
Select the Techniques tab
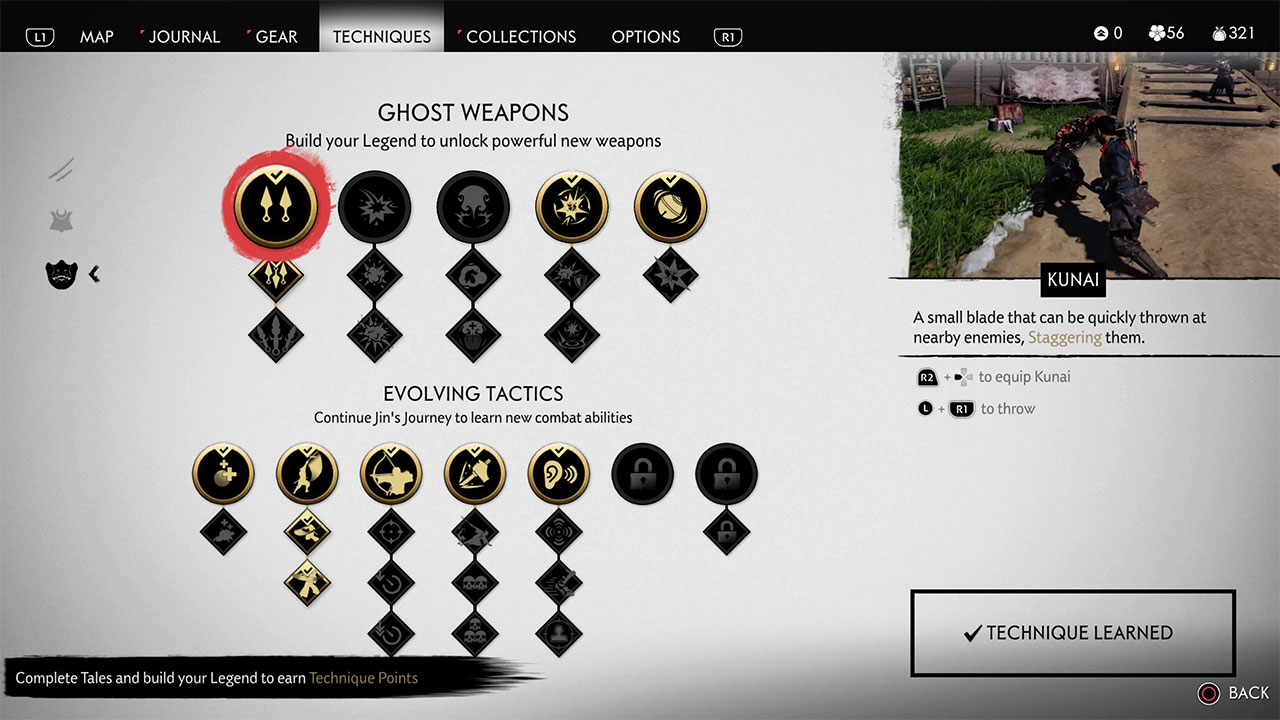(x=381, y=36)
